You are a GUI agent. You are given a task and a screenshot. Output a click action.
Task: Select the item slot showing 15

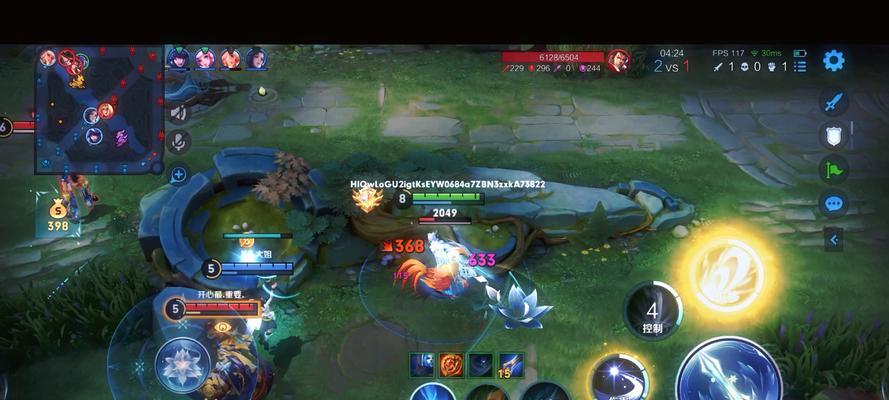tap(511, 365)
